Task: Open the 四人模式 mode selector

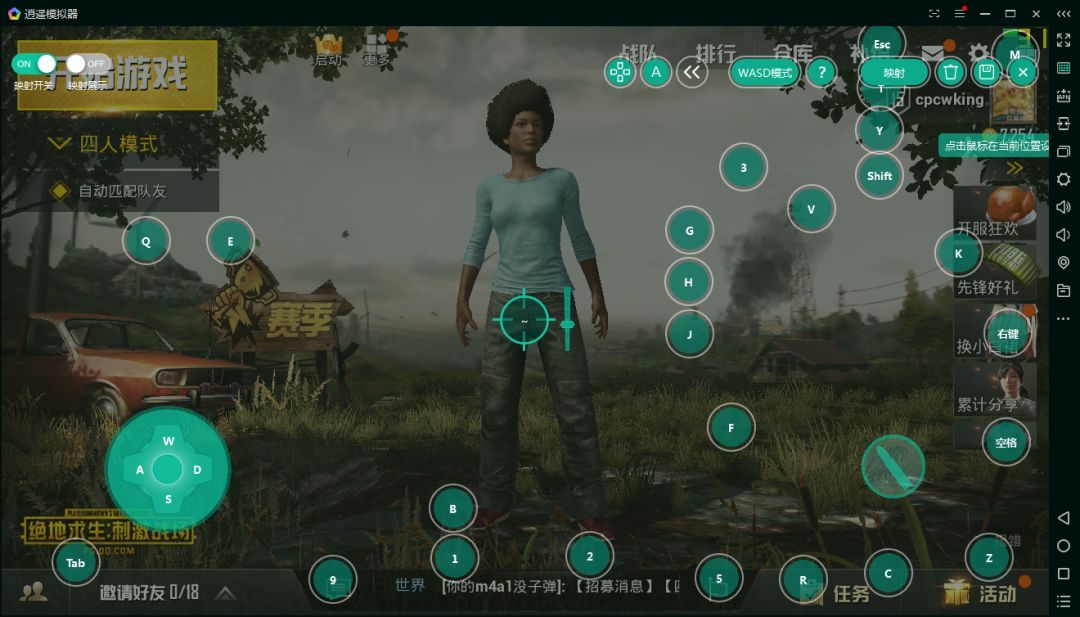Action: click(x=117, y=144)
